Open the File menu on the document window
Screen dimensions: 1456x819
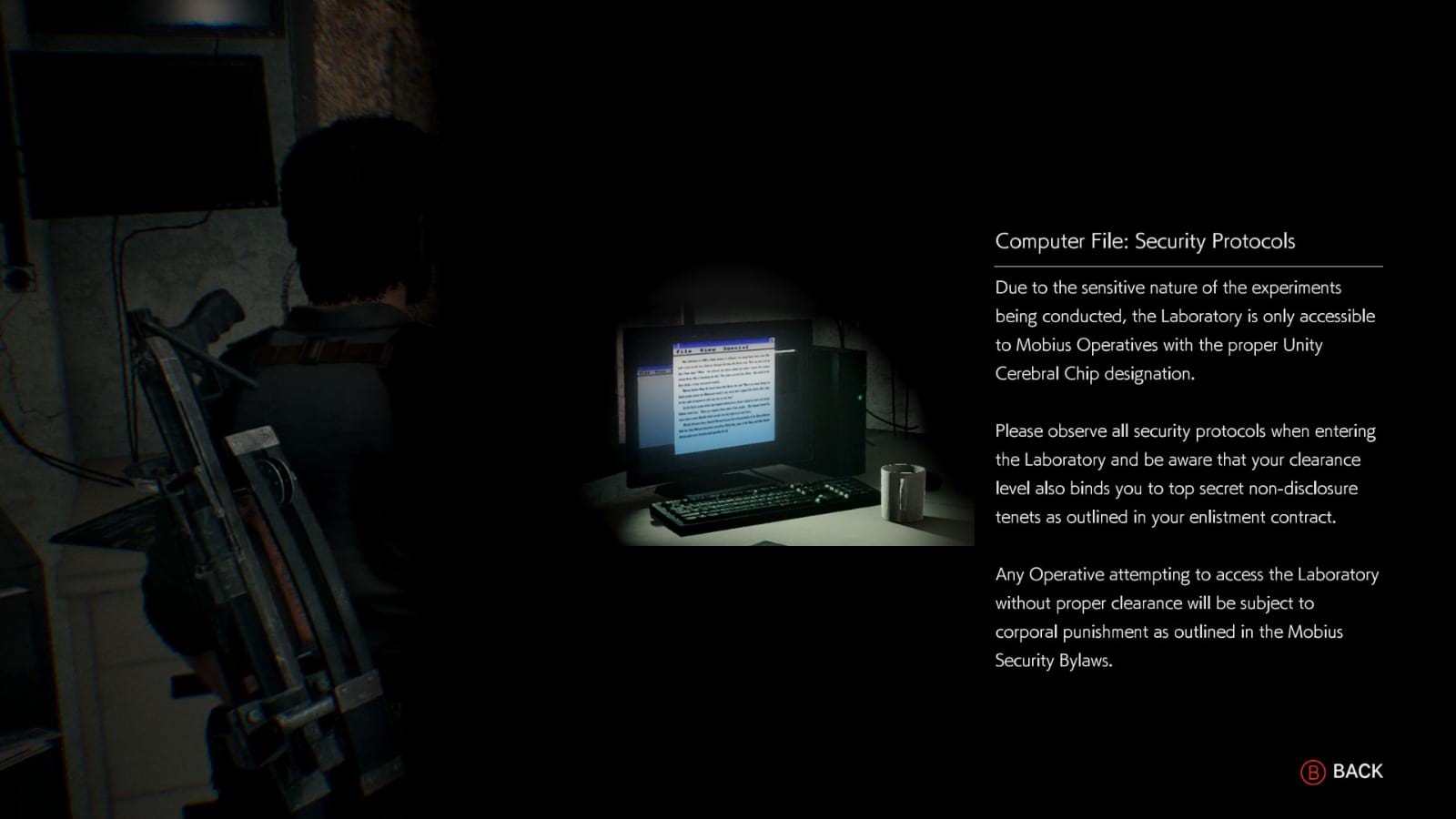point(682,349)
